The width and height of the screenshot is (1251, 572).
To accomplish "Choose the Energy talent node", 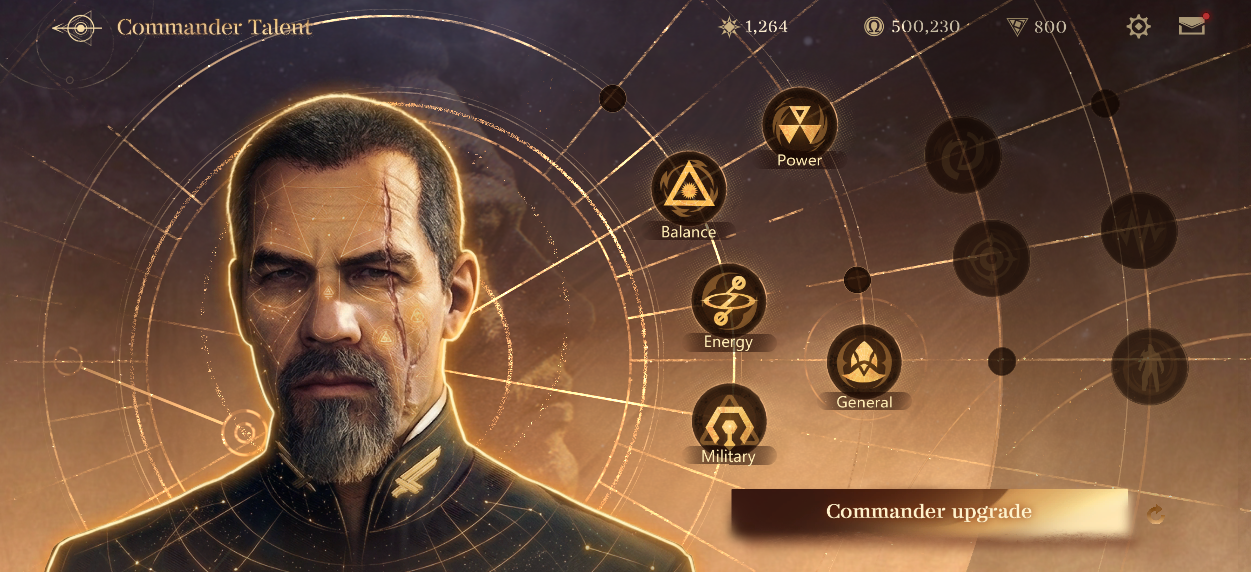I will pyautogui.click(x=728, y=300).
